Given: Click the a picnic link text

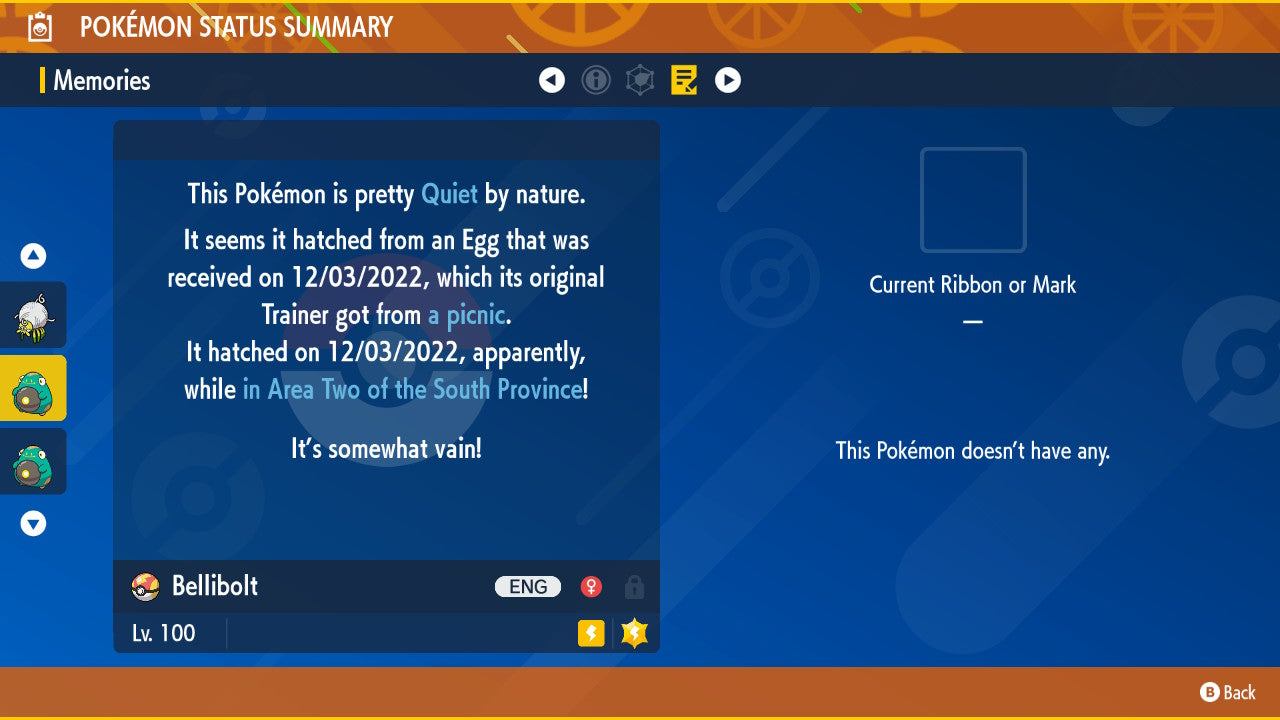Looking at the screenshot, I should pos(463,314).
